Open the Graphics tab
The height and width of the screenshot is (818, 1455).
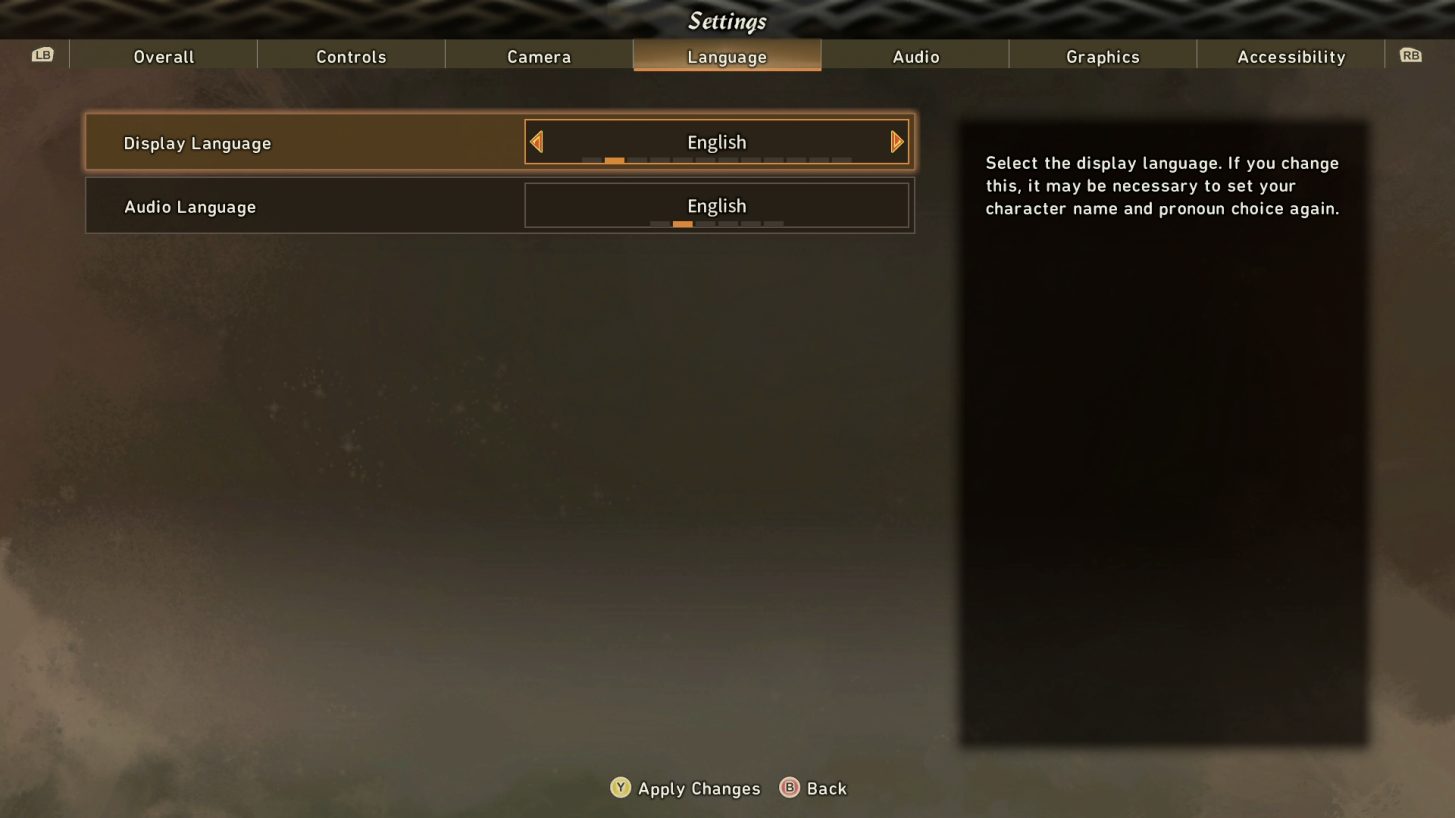(1103, 56)
